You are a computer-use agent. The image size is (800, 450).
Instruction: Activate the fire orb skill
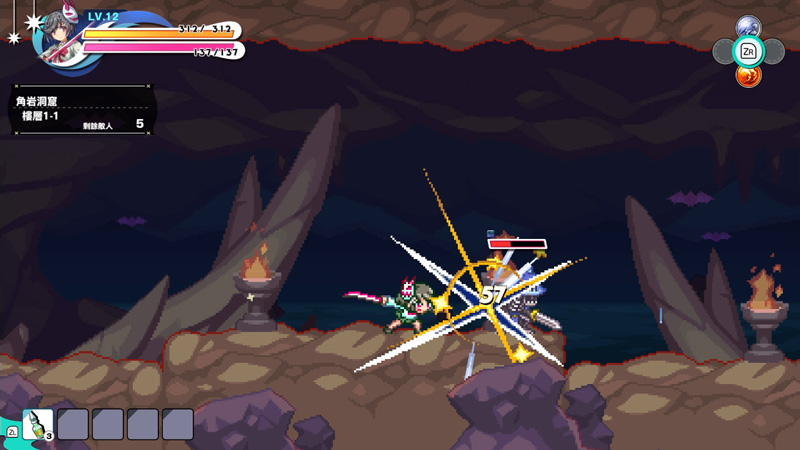click(748, 75)
